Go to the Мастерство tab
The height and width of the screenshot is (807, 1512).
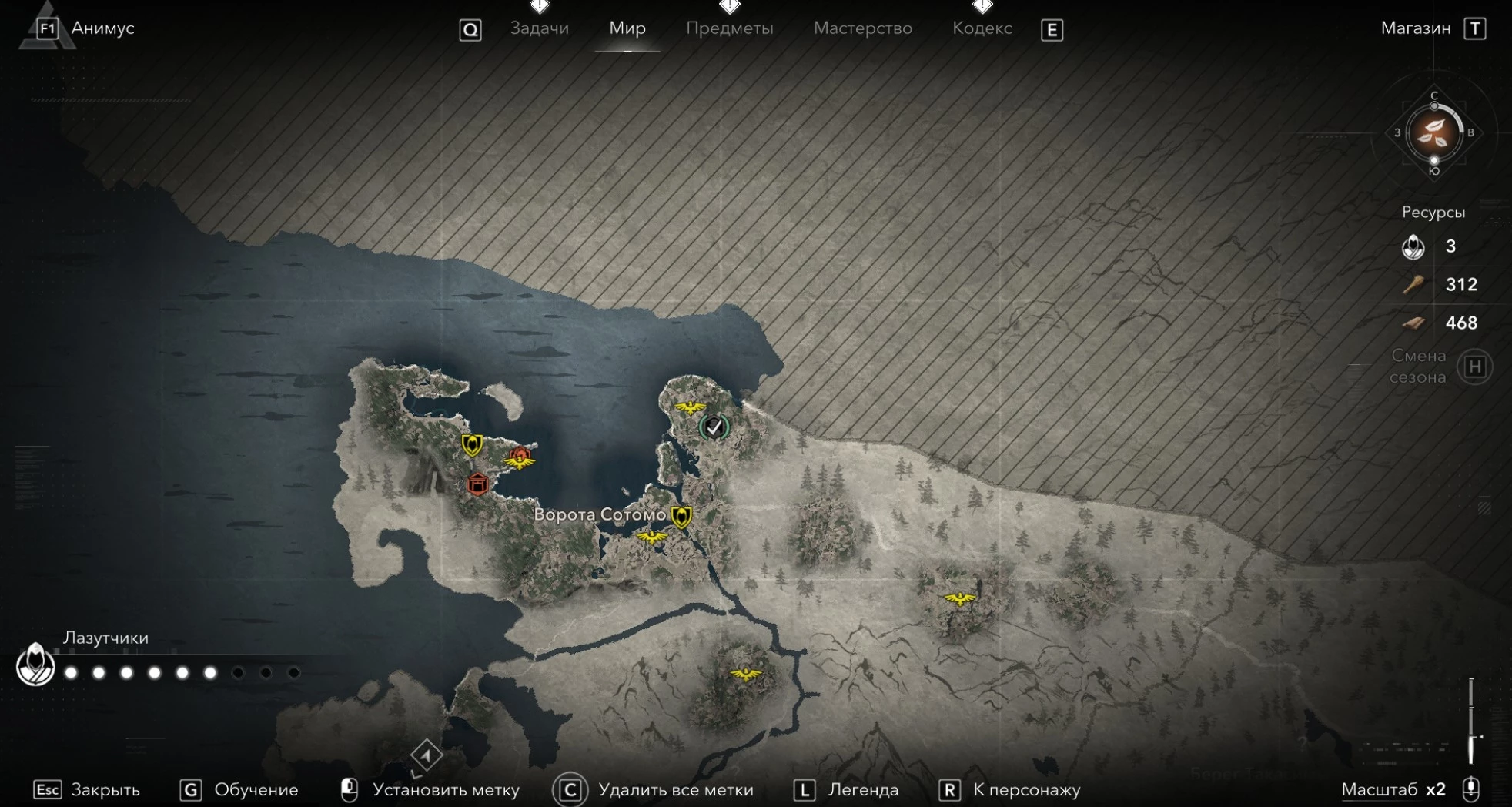click(x=862, y=28)
